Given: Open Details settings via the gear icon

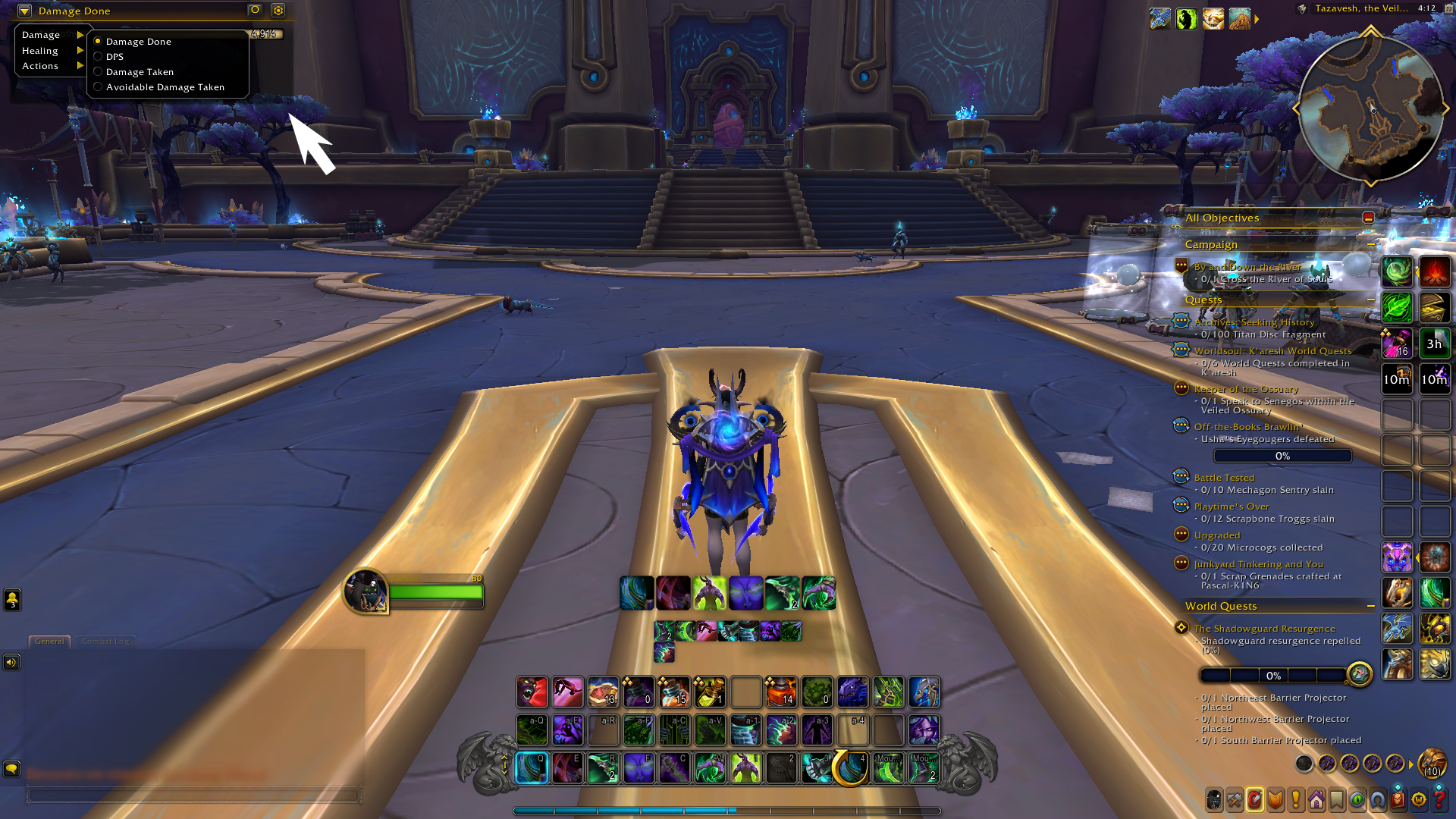Looking at the screenshot, I should [278, 11].
